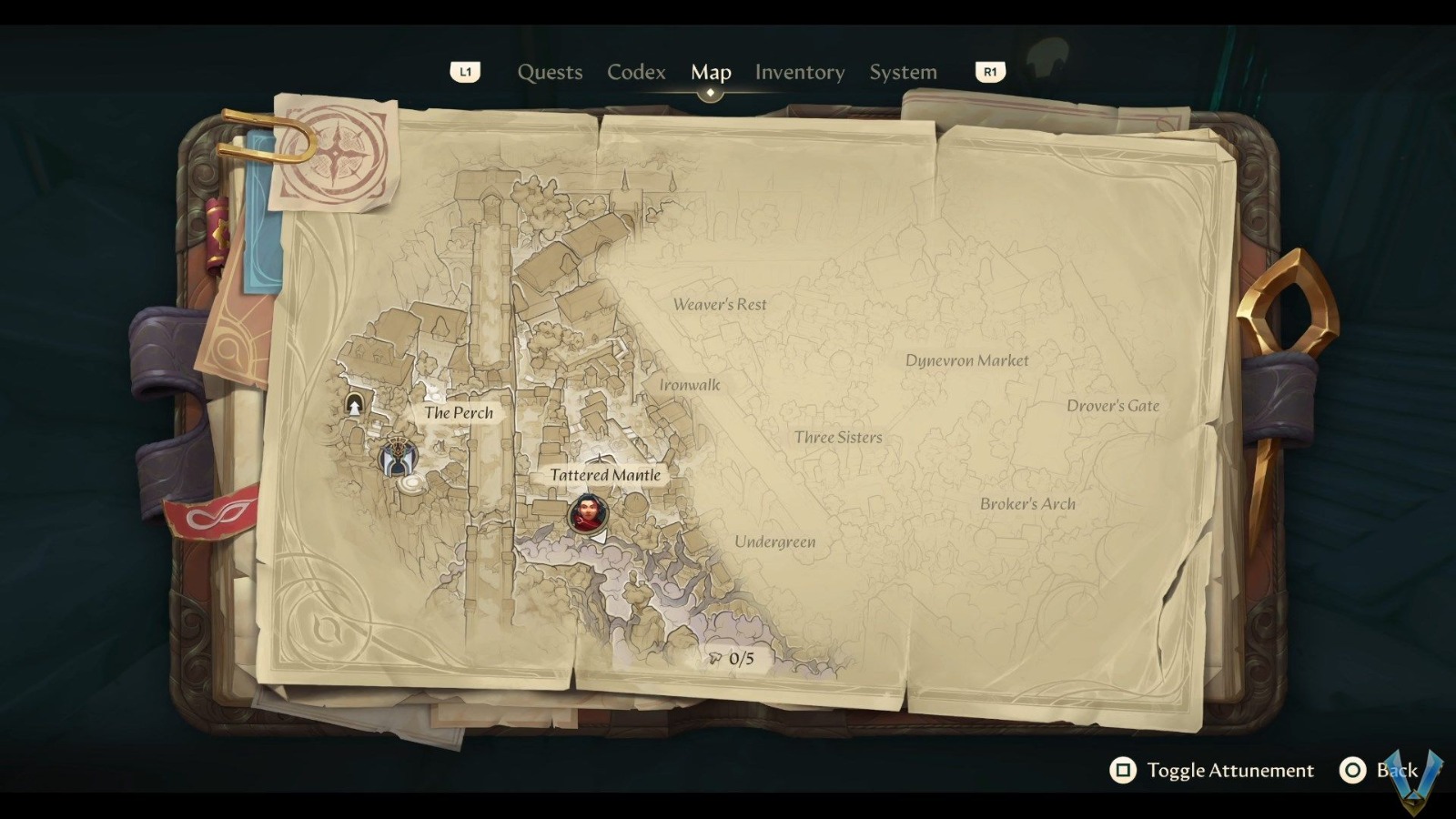Click the archway doorway map marker
The image size is (1456, 819).
(354, 405)
